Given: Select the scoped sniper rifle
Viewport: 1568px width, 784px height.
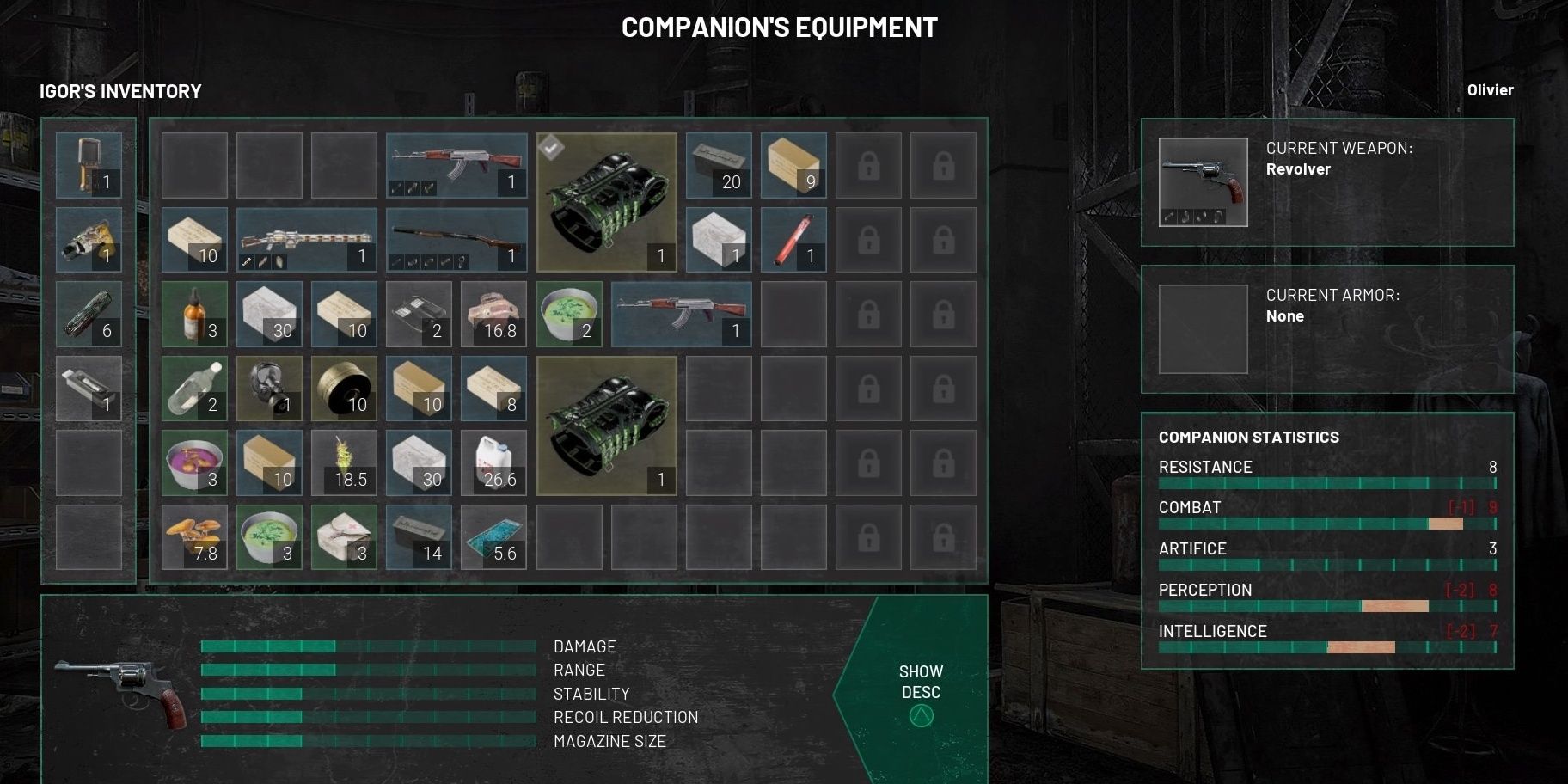Looking at the screenshot, I should pos(305,239).
